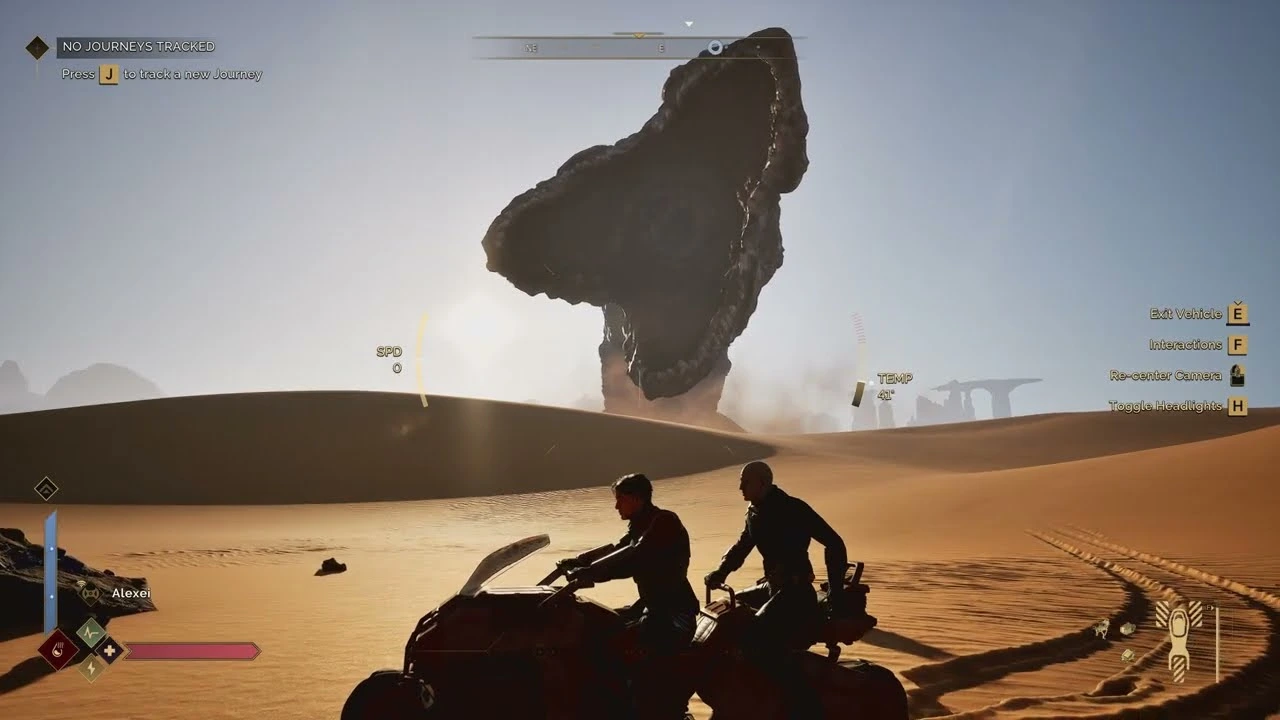Click the yellow lightning stamina diamond
1280x720 pixels.
click(x=90, y=668)
